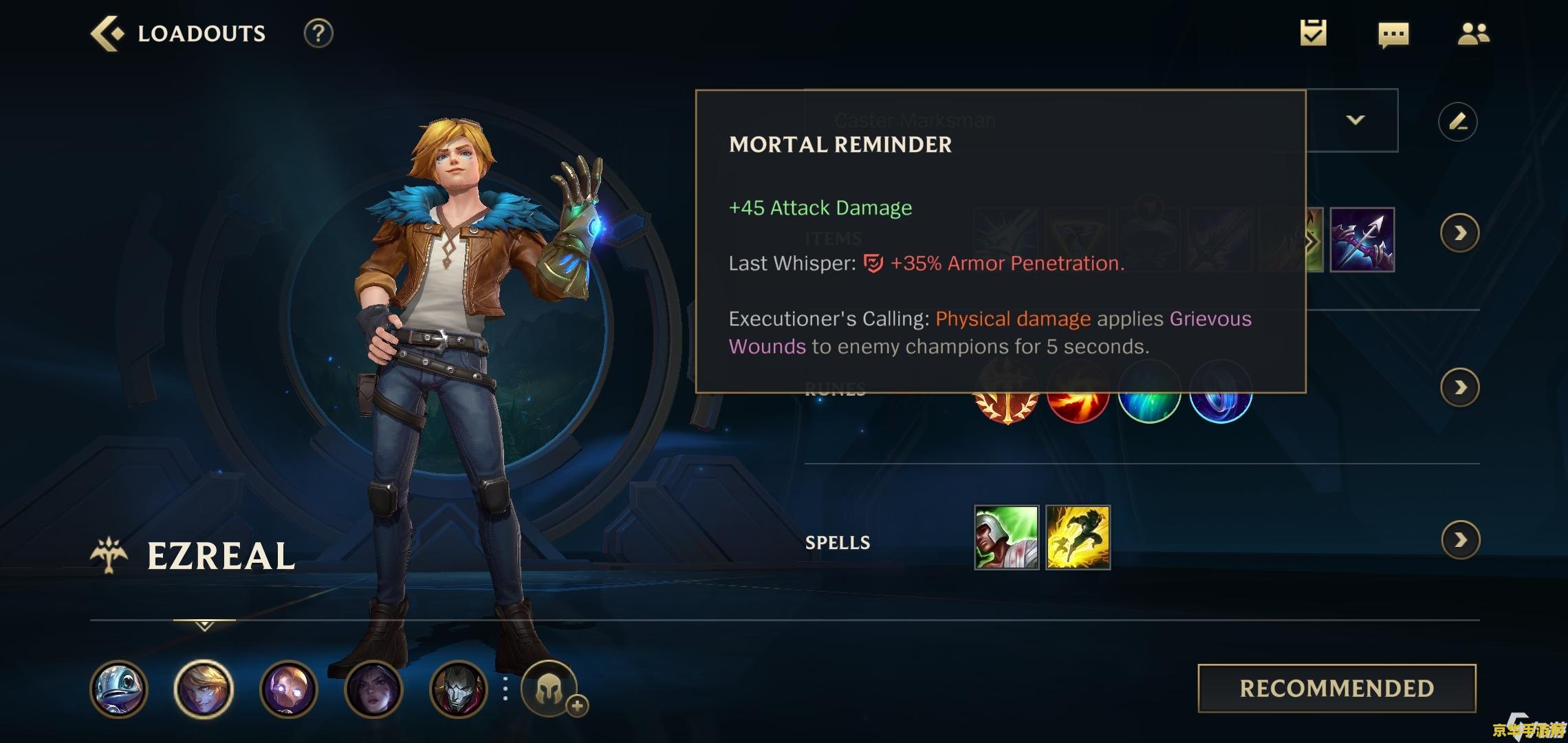This screenshot has width=1568, height=743.
Task: Add a champion with the helmet plus button
Action: pyautogui.click(x=549, y=689)
